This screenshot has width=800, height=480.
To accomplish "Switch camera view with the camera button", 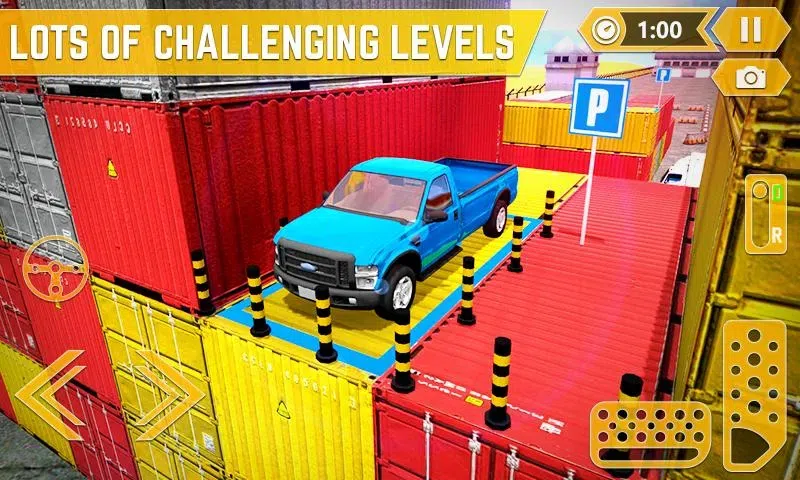I will click(x=750, y=77).
